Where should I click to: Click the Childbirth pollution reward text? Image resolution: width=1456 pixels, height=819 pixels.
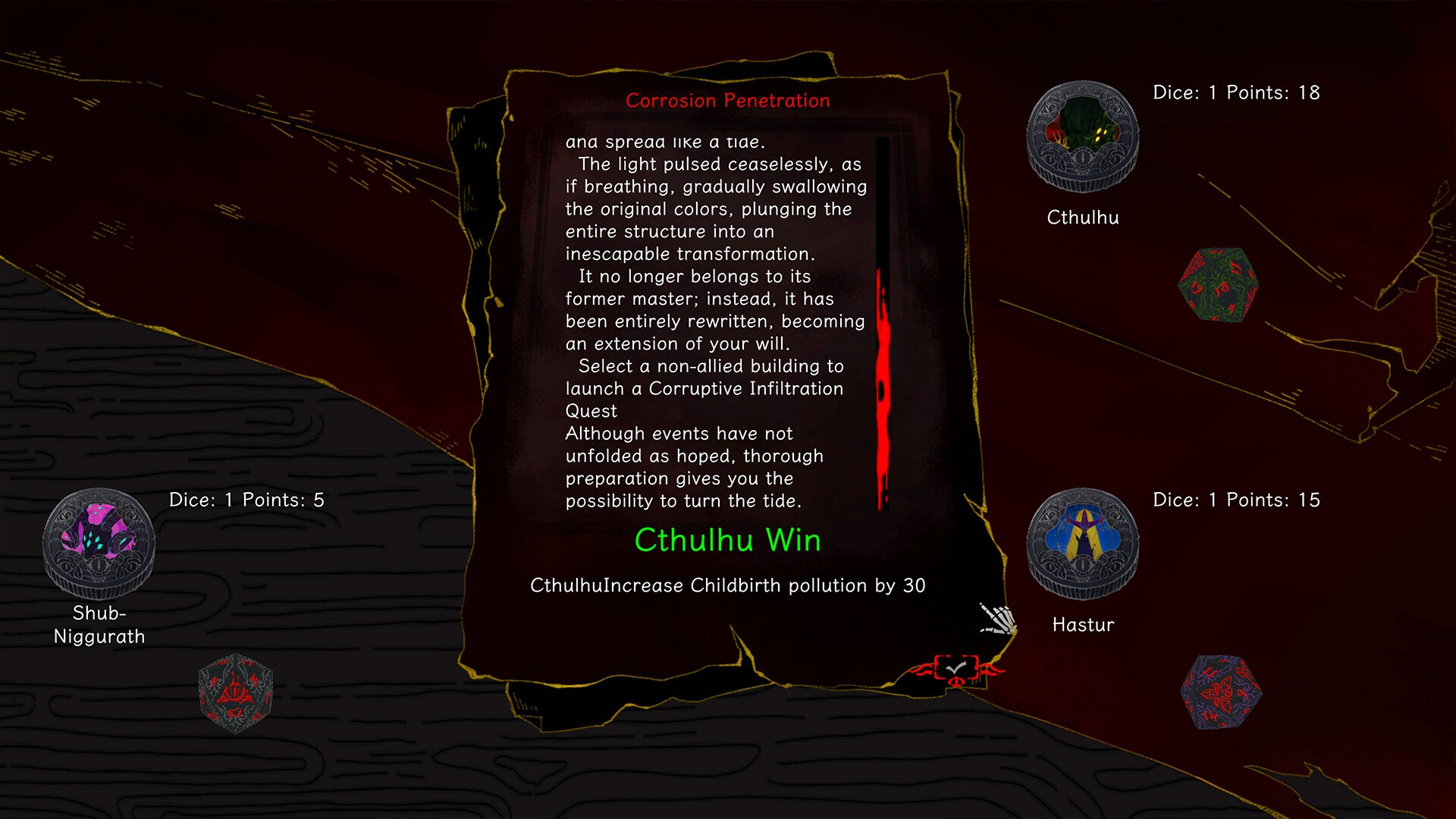click(x=728, y=585)
